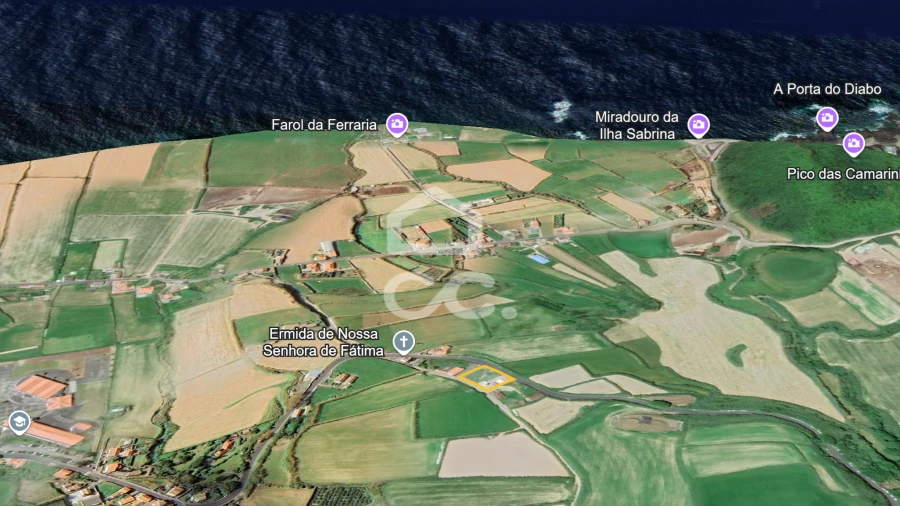Select the Miradouro da Ilha Sabrina marker

tap(698, 124)
